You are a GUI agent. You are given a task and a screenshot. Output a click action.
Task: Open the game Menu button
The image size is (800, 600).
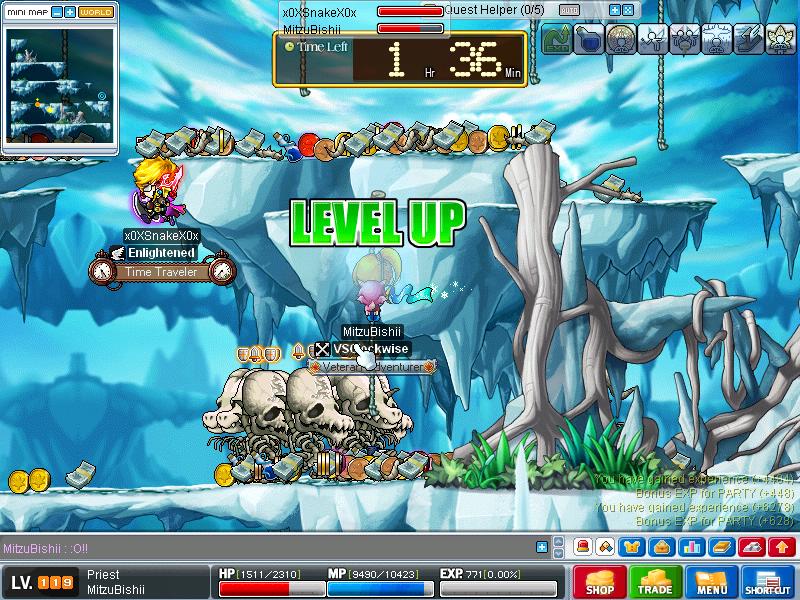point(711,582)
